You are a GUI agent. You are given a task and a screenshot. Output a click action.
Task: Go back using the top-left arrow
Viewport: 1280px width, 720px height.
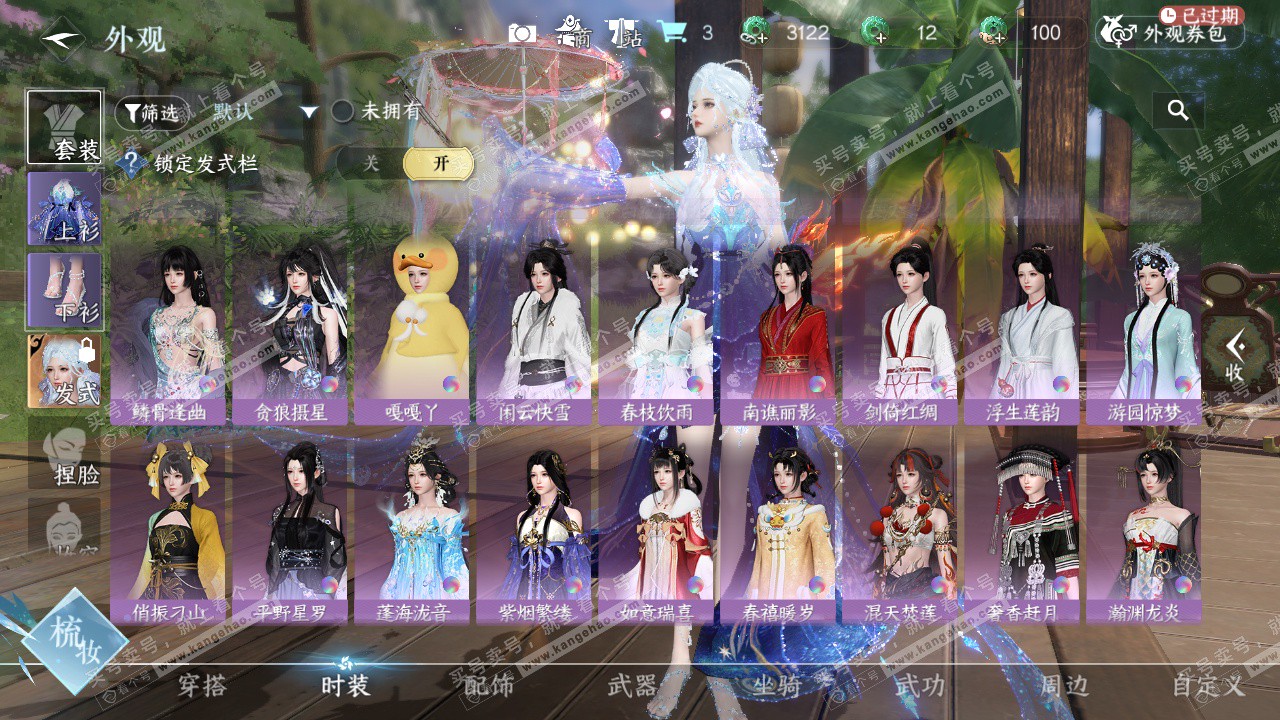(x=62, y=39)
